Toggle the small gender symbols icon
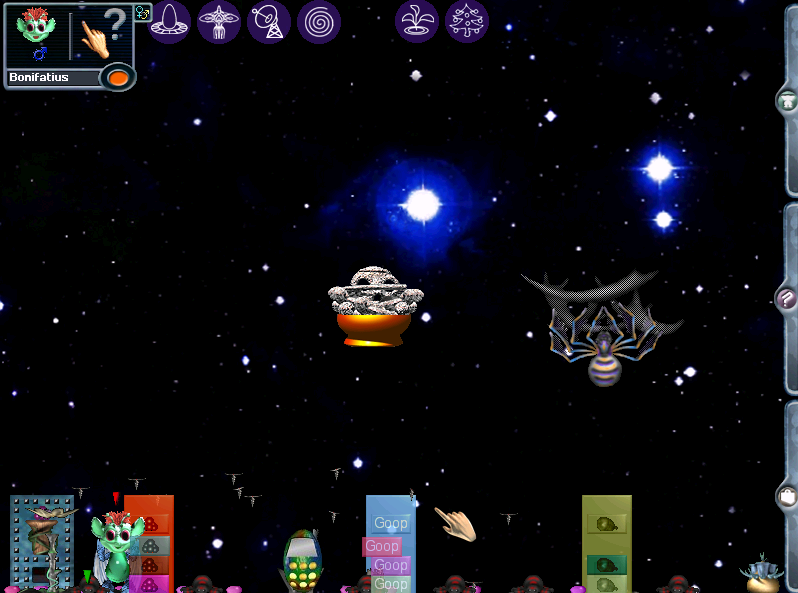 click(142, 13)
